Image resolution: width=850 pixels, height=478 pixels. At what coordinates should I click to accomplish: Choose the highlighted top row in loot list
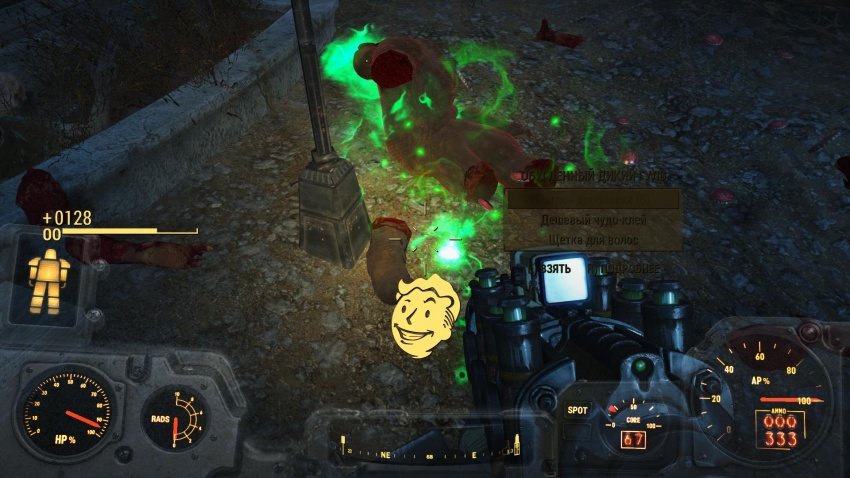pos(594,200)
